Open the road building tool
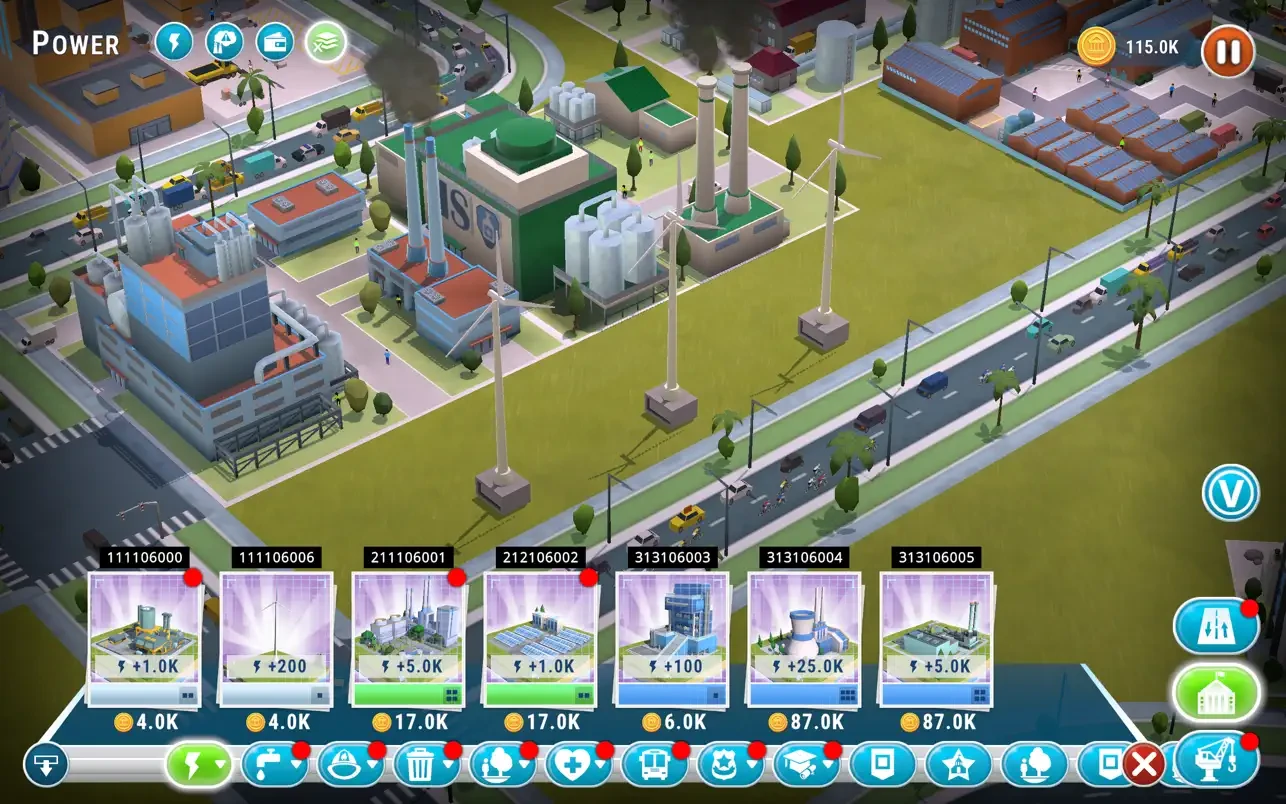Viewport: 1286px width, 804px height. pyautogui.click(x=1215, y=627)
